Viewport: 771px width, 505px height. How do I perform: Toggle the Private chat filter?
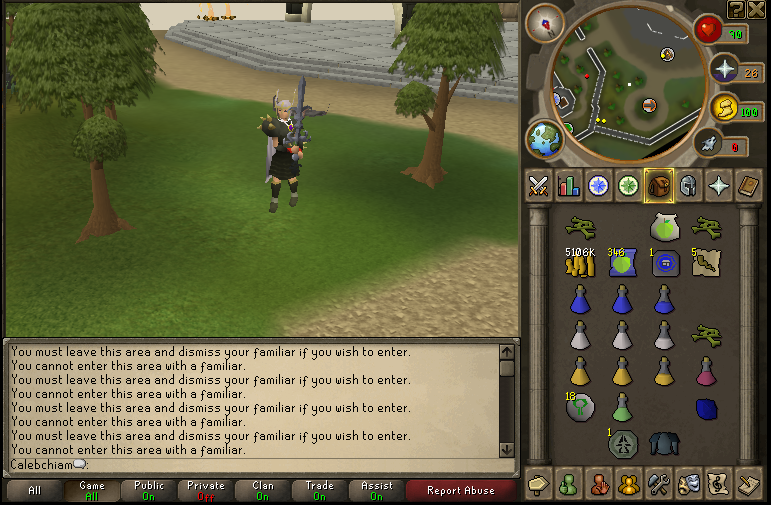(206, 490)
